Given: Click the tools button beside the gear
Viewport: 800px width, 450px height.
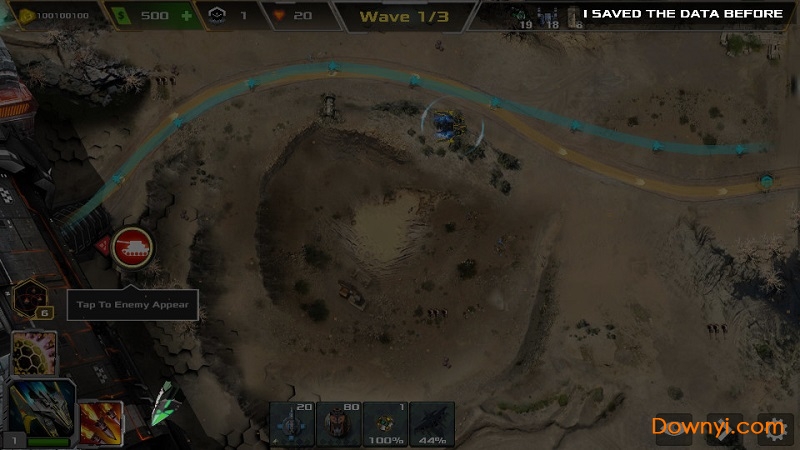Looking at the screenshot, I should [x=724, y=427].
